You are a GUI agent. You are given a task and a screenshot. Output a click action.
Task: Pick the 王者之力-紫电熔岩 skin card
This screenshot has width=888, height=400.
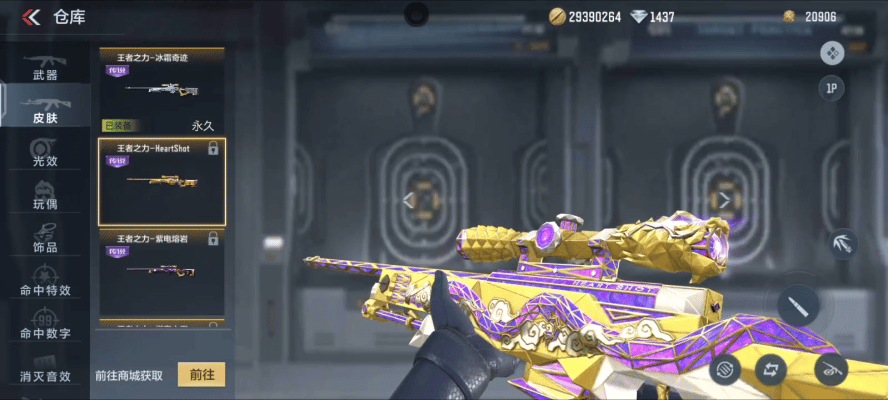click(161, 270)
